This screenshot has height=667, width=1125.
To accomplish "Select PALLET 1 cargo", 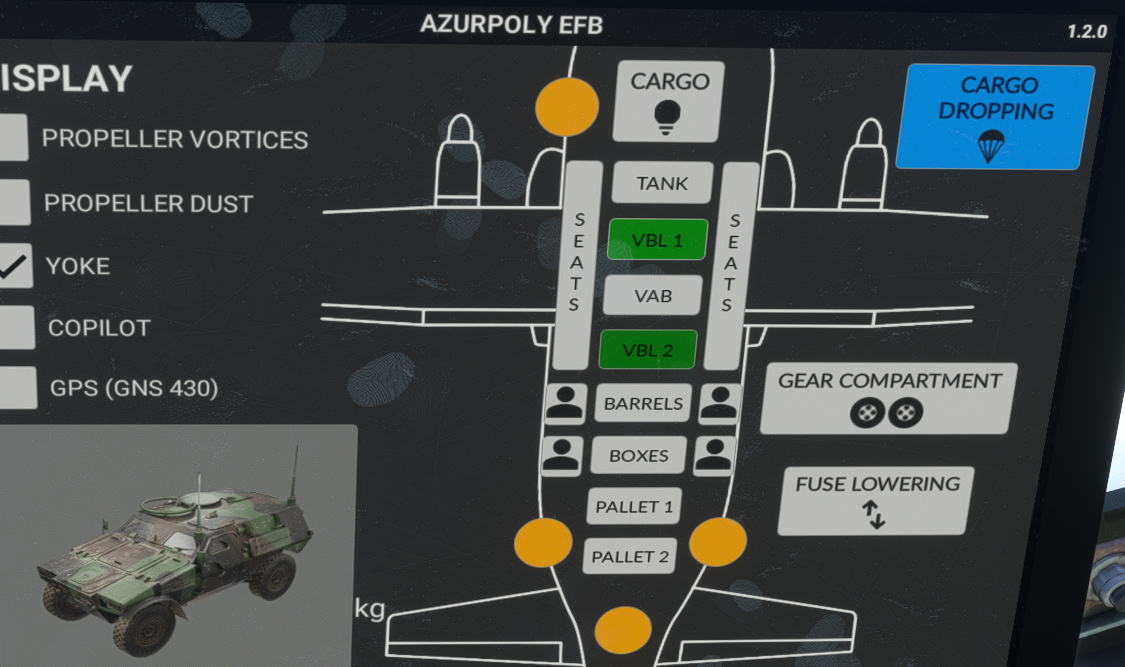I will pos(634,506).
